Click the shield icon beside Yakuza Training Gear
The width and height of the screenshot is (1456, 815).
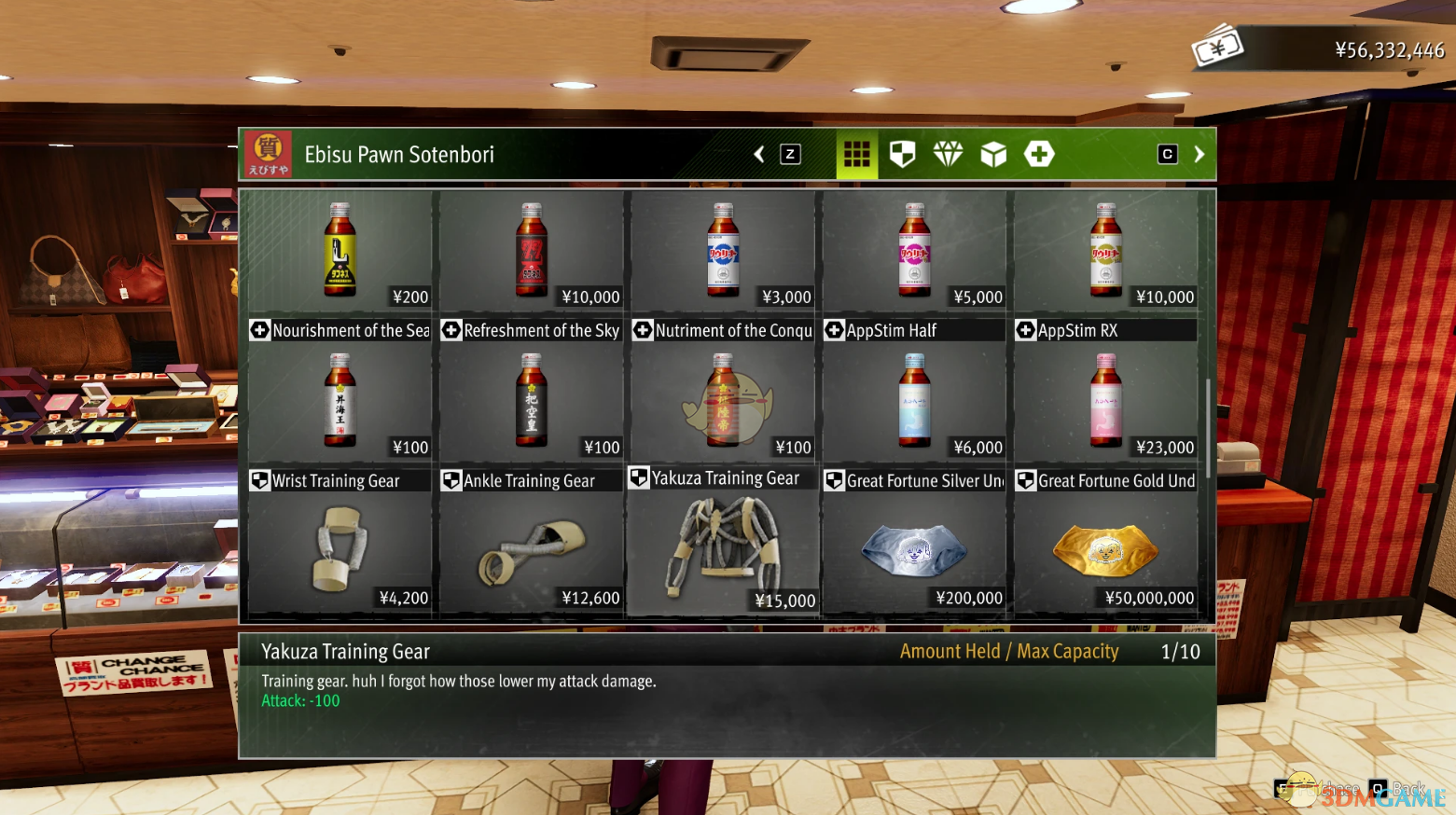(x=640, y=477)
